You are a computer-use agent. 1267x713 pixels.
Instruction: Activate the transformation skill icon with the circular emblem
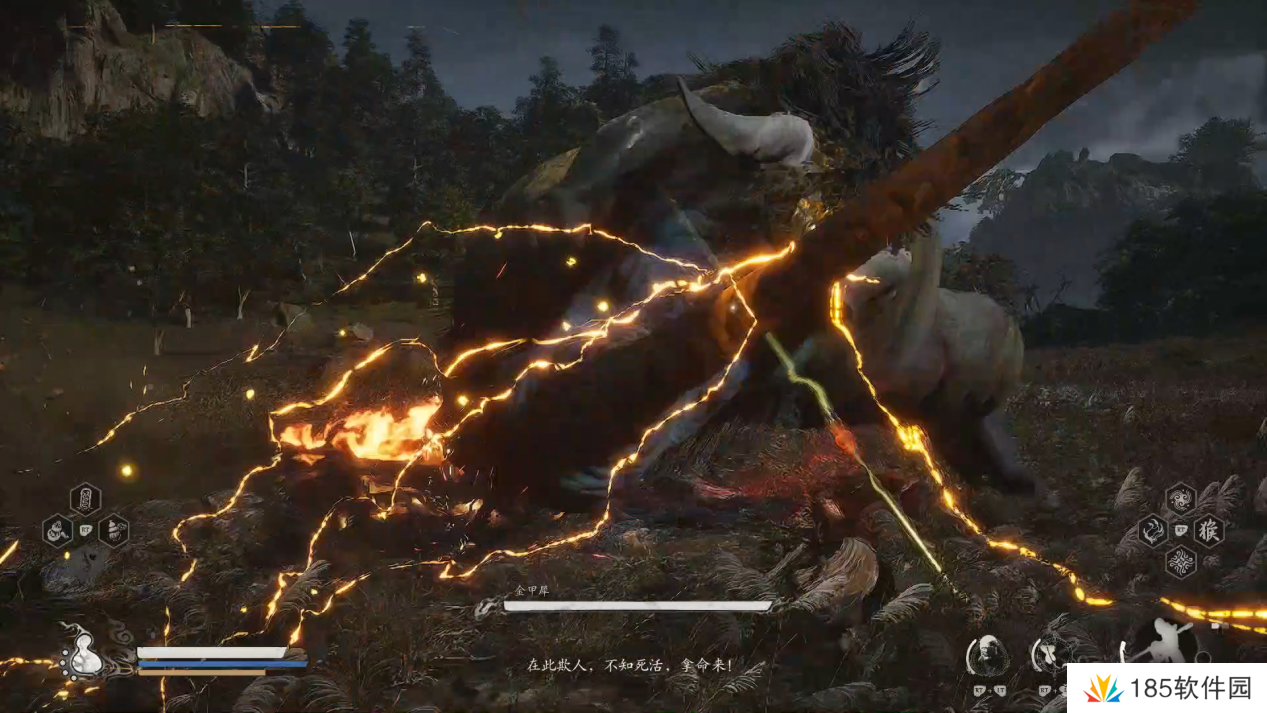point(1051,655)
